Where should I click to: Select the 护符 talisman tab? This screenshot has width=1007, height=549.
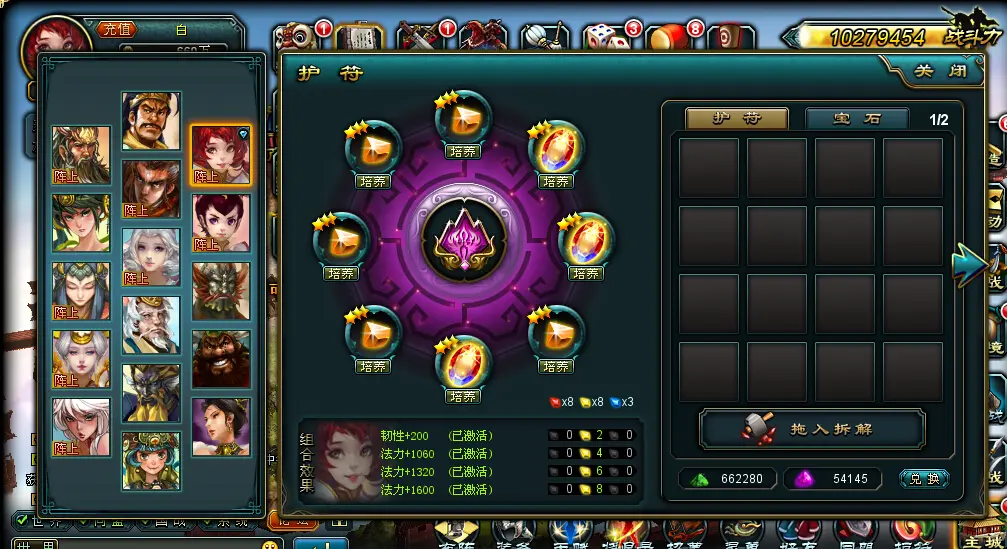736,118
